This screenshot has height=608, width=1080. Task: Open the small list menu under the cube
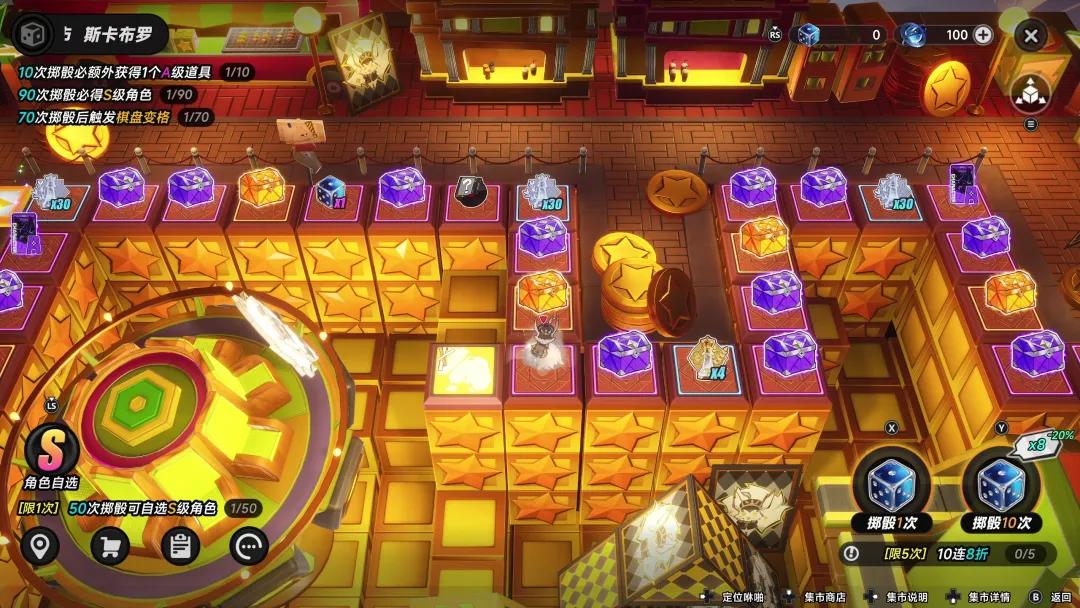1031,125
